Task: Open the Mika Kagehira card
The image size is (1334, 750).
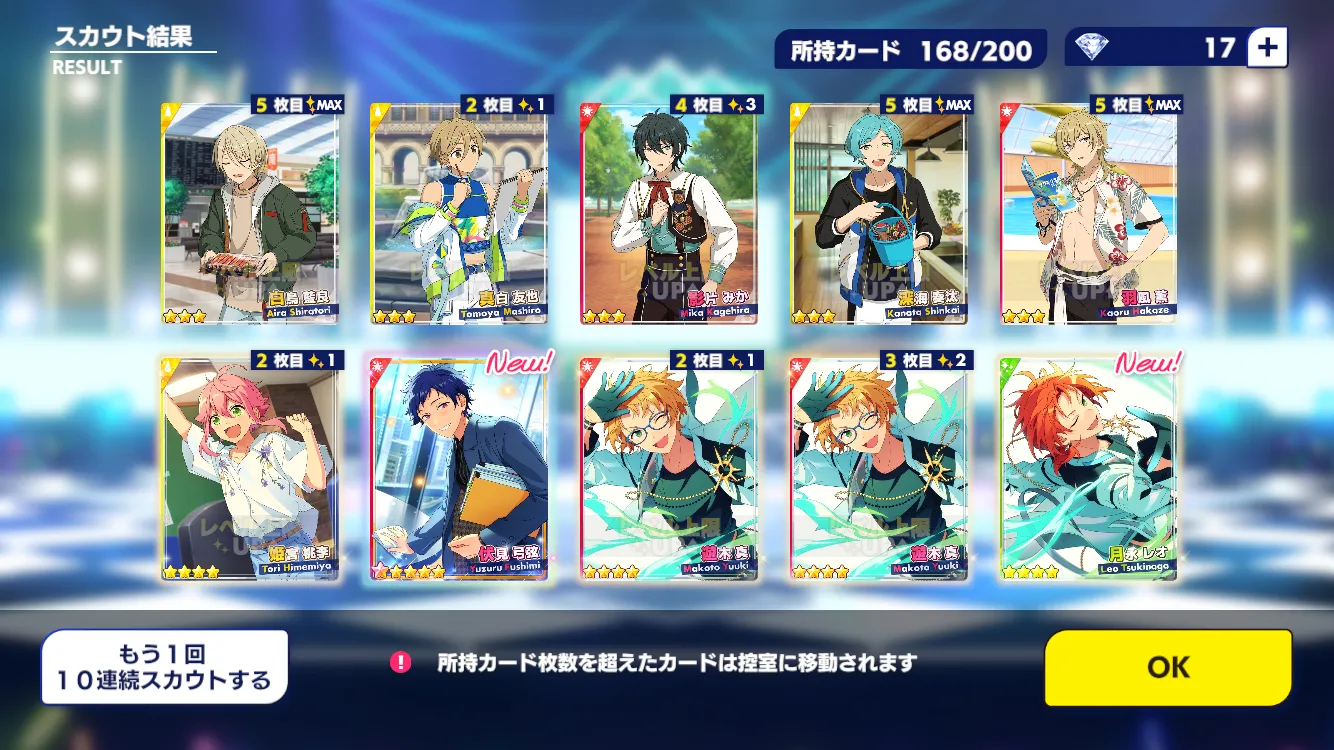Action: click(668, 213)
